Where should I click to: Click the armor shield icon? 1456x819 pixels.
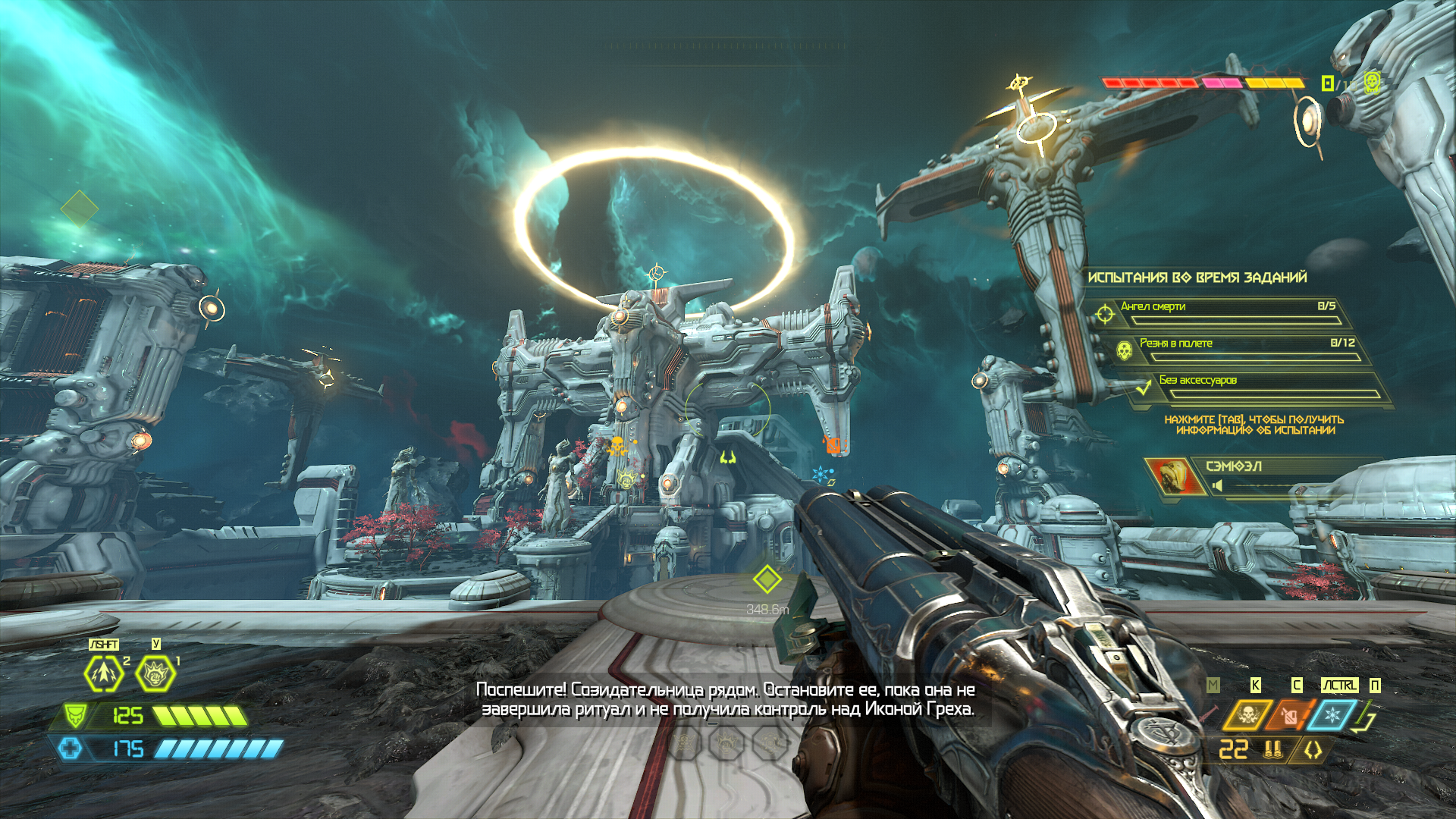click(75, 715)
